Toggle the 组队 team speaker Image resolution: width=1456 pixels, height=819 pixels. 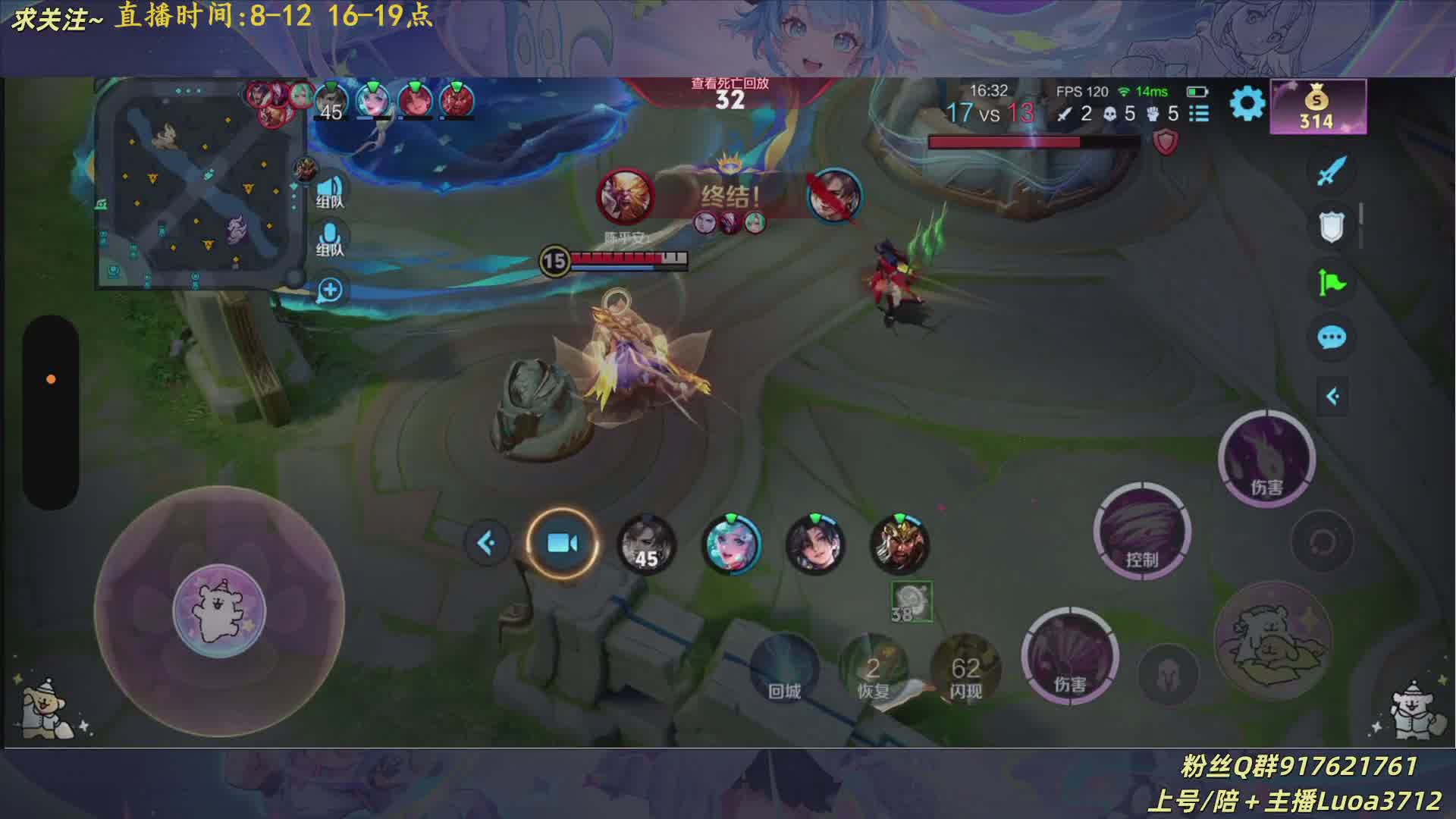330,191
